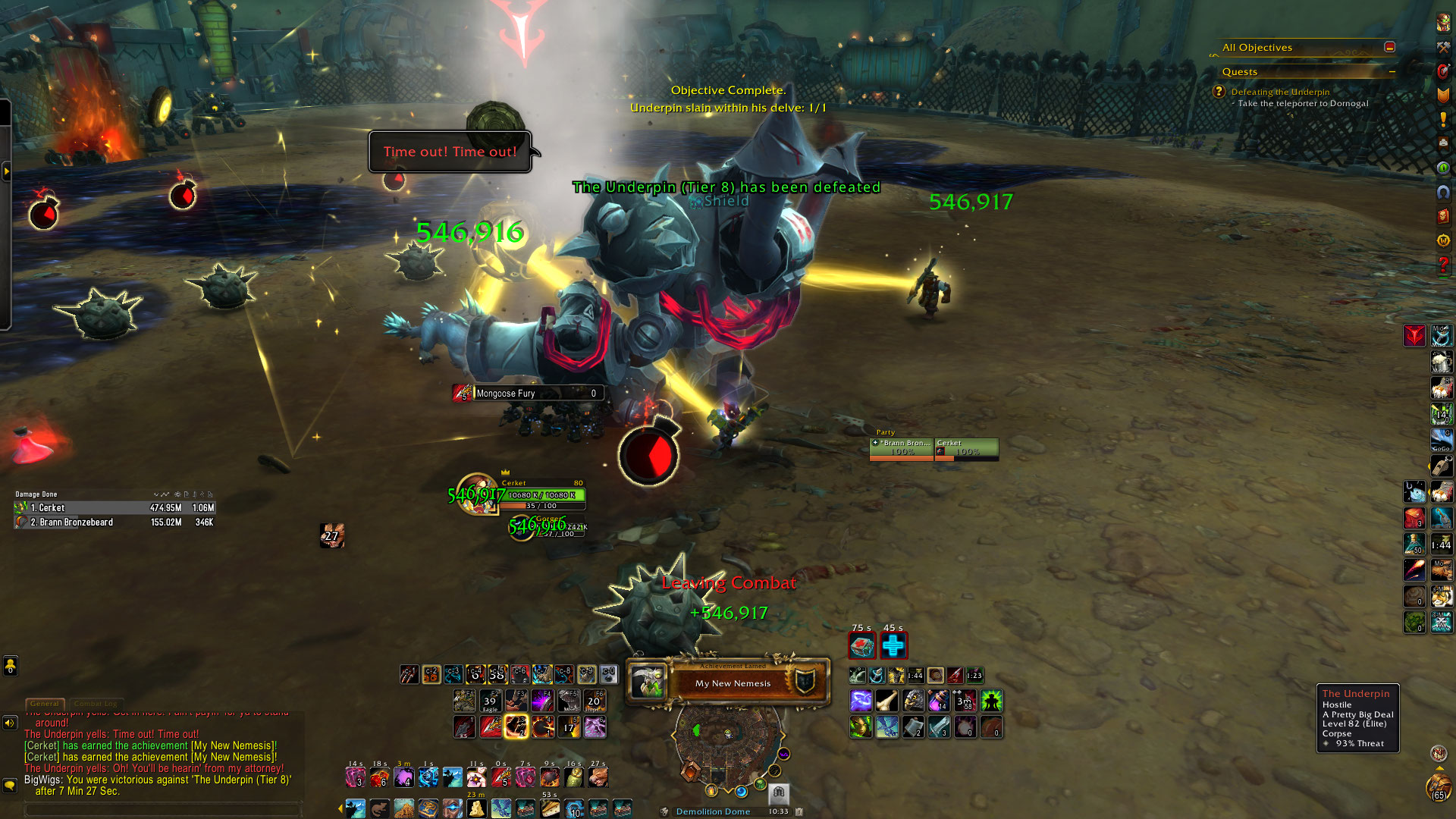The height and width of the screenshot is (819, 1456).
Task: Open the character info micro button
Action: pyautogui.click(x=1442, y=23)
